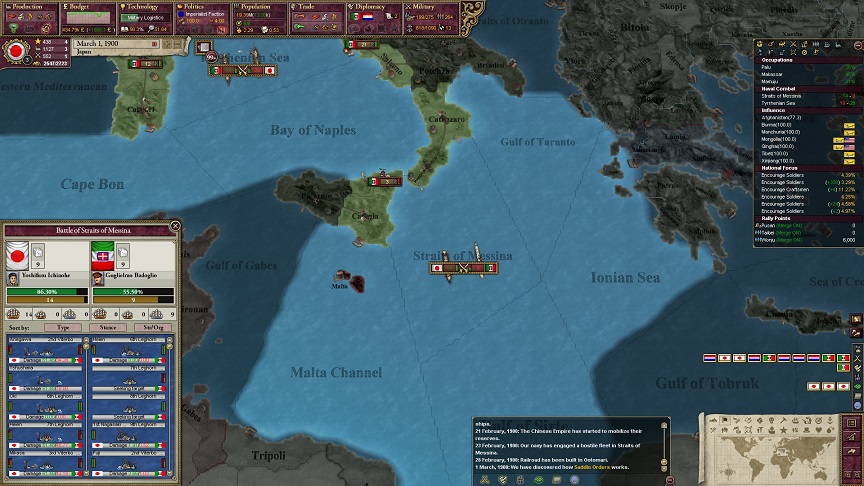This screenshot has height=486, width=864.
Task: Click the Straits of Messina battle marker
Action: click(463, 268)
